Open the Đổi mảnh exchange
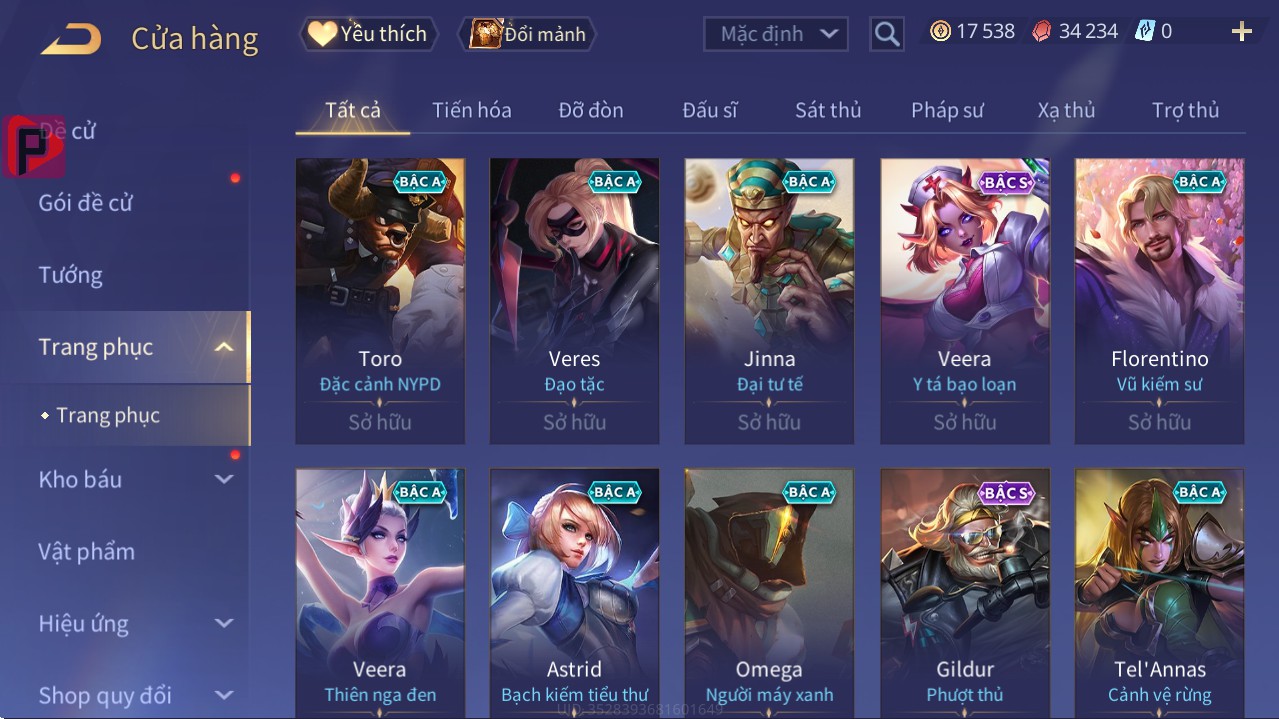 (x=527, y=33)
